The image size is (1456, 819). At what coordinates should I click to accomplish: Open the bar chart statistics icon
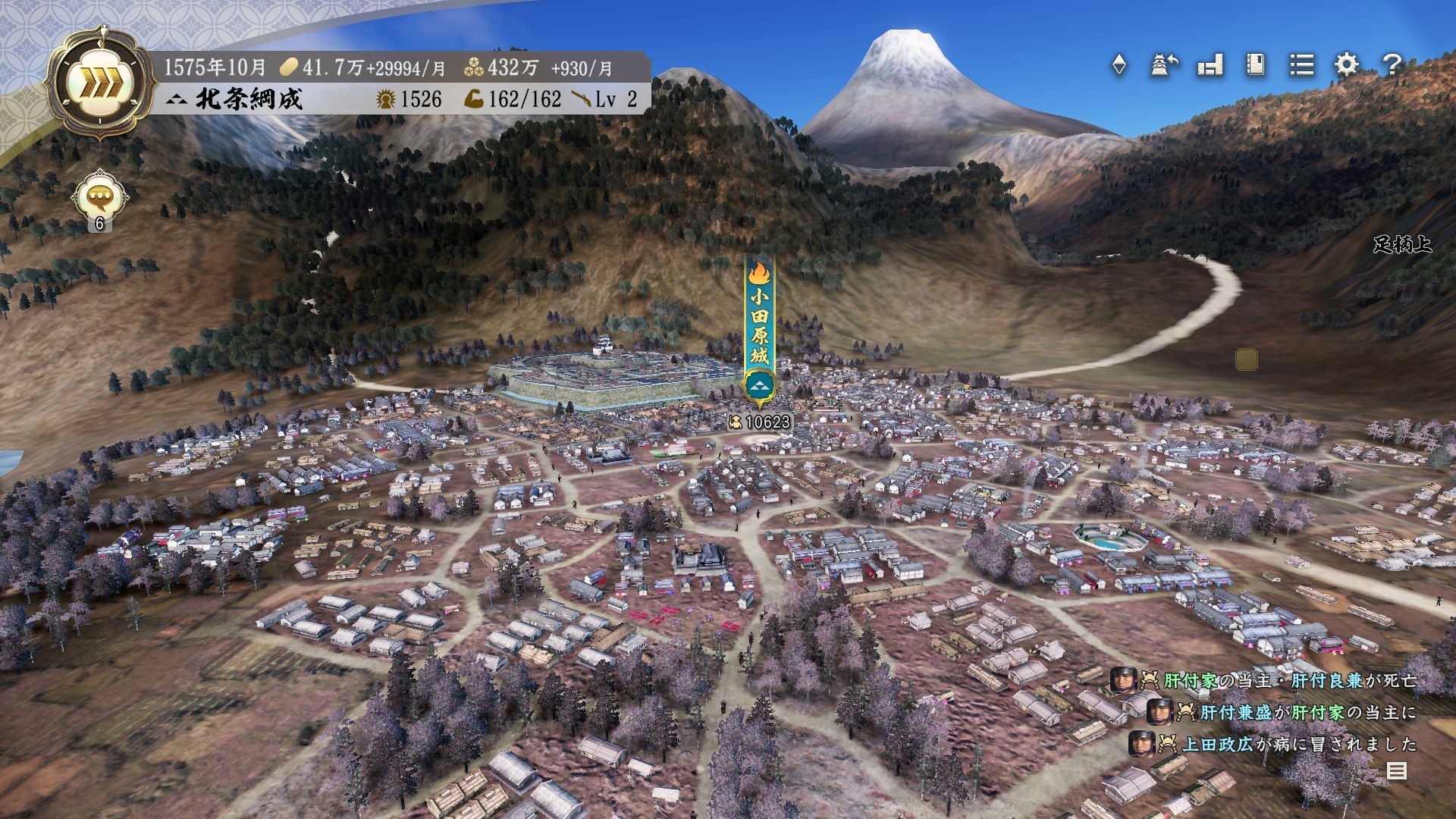click(x=1210, y=65)
